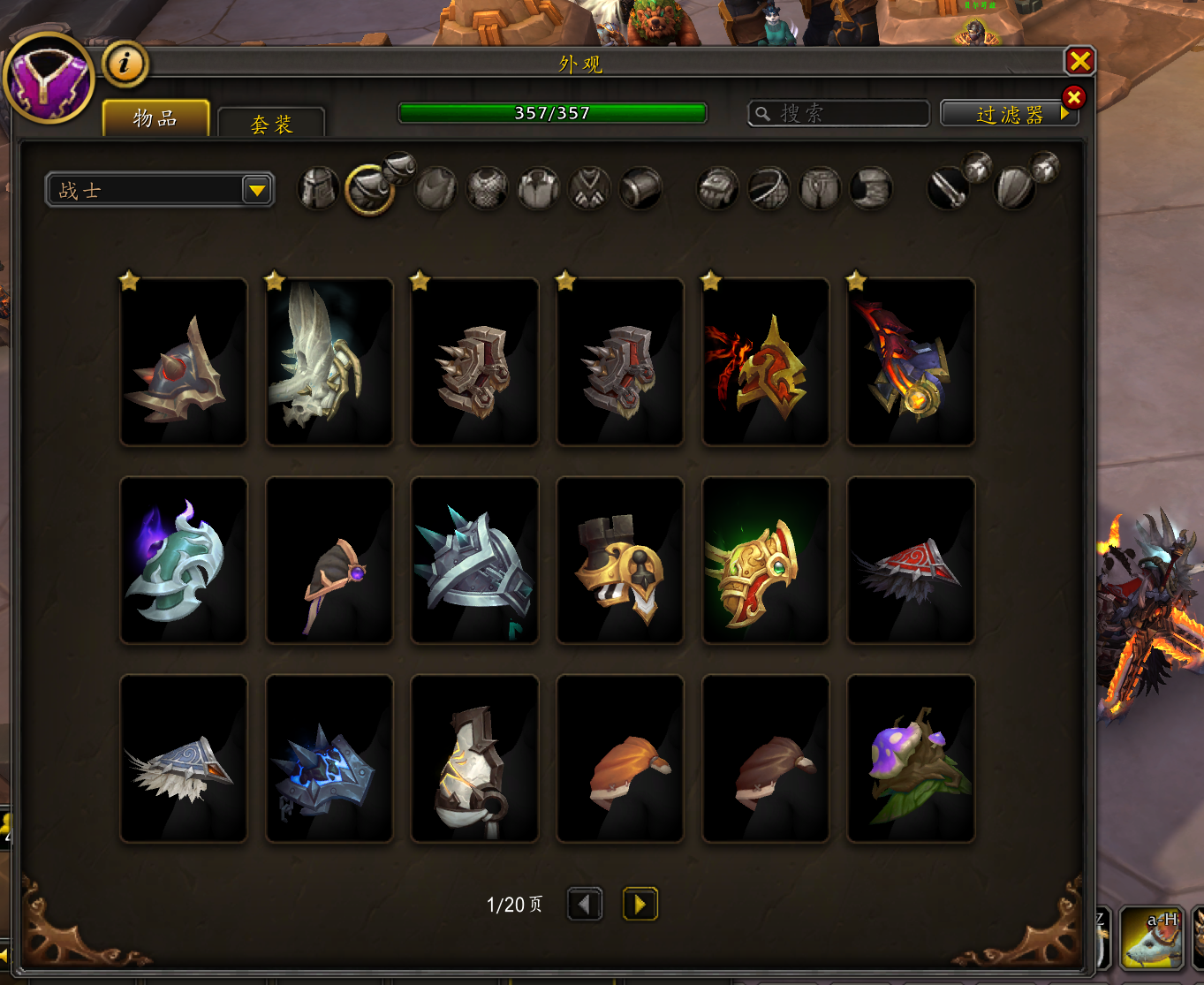Pick the orange cloth shoulder appearance
The height and width of the screenshot is (985, 1204).
620,759
